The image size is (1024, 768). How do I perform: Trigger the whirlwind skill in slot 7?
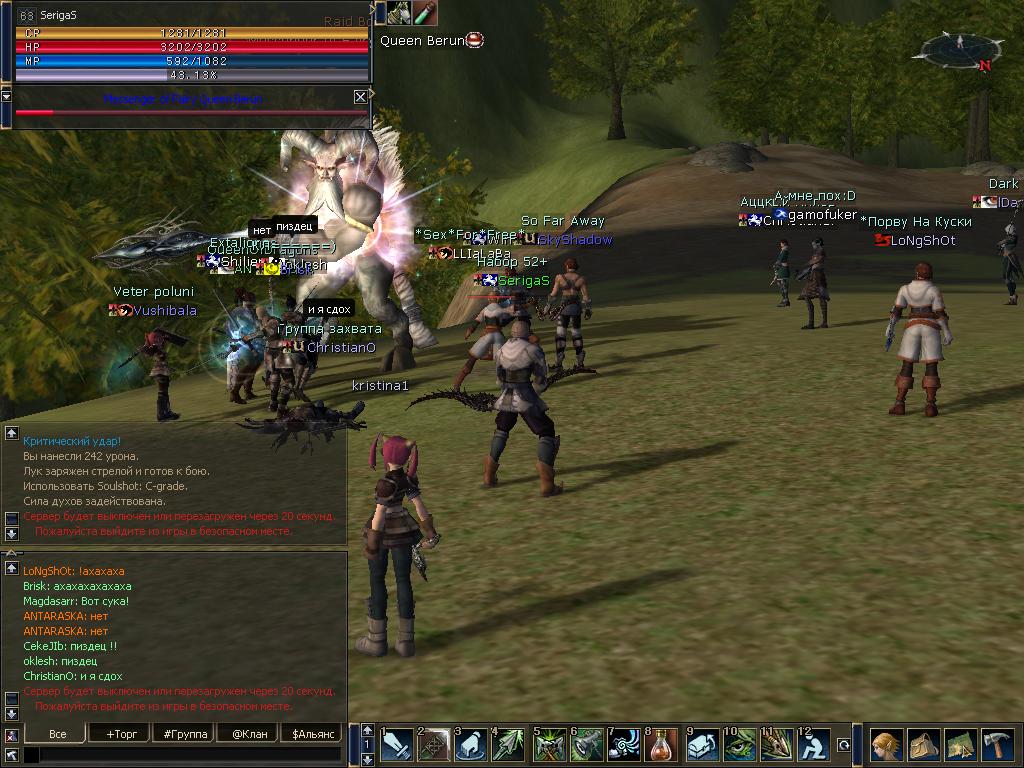(624, 746)
